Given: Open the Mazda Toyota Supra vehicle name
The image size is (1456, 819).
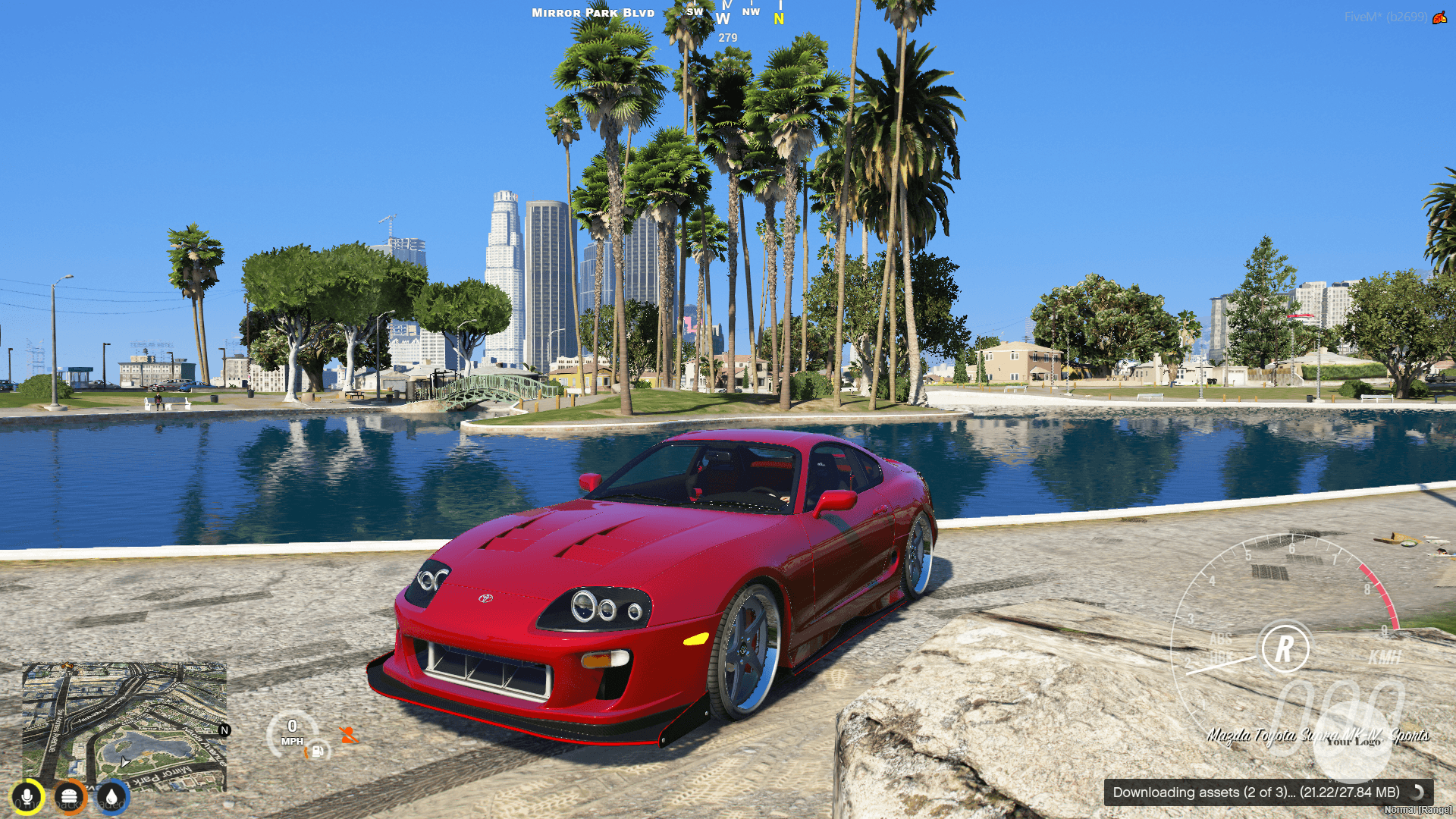Looking at the screenshot, I should click(x=1318, y=733).
